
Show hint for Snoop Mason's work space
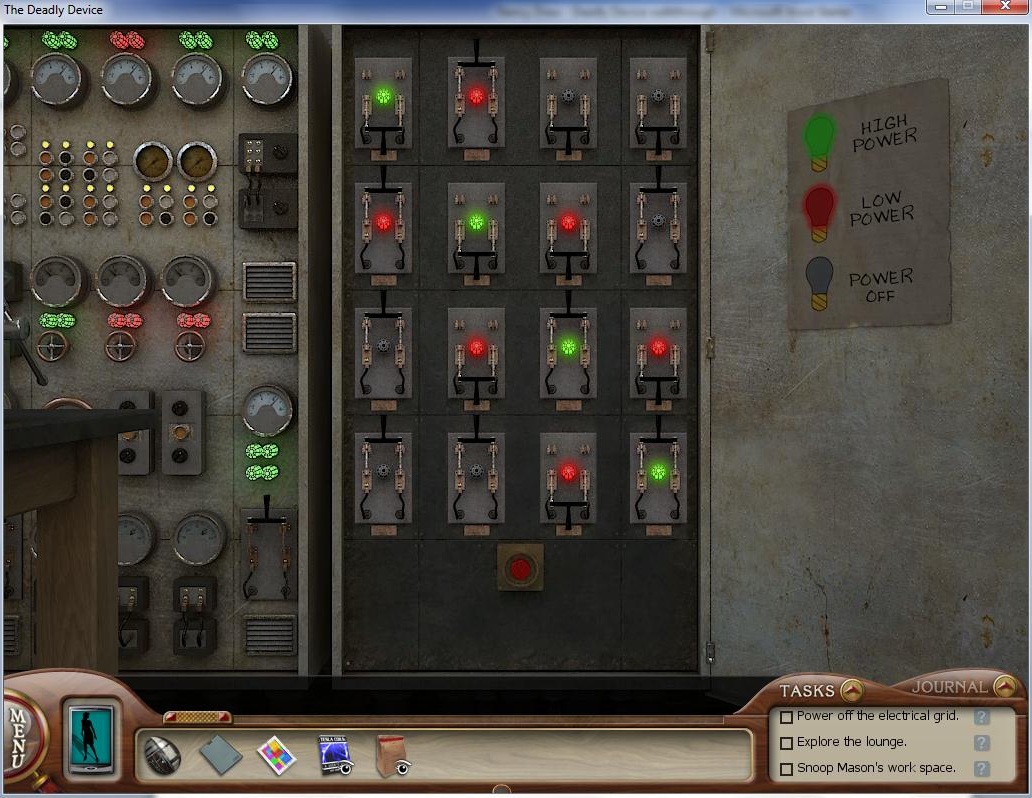(981, 769)
